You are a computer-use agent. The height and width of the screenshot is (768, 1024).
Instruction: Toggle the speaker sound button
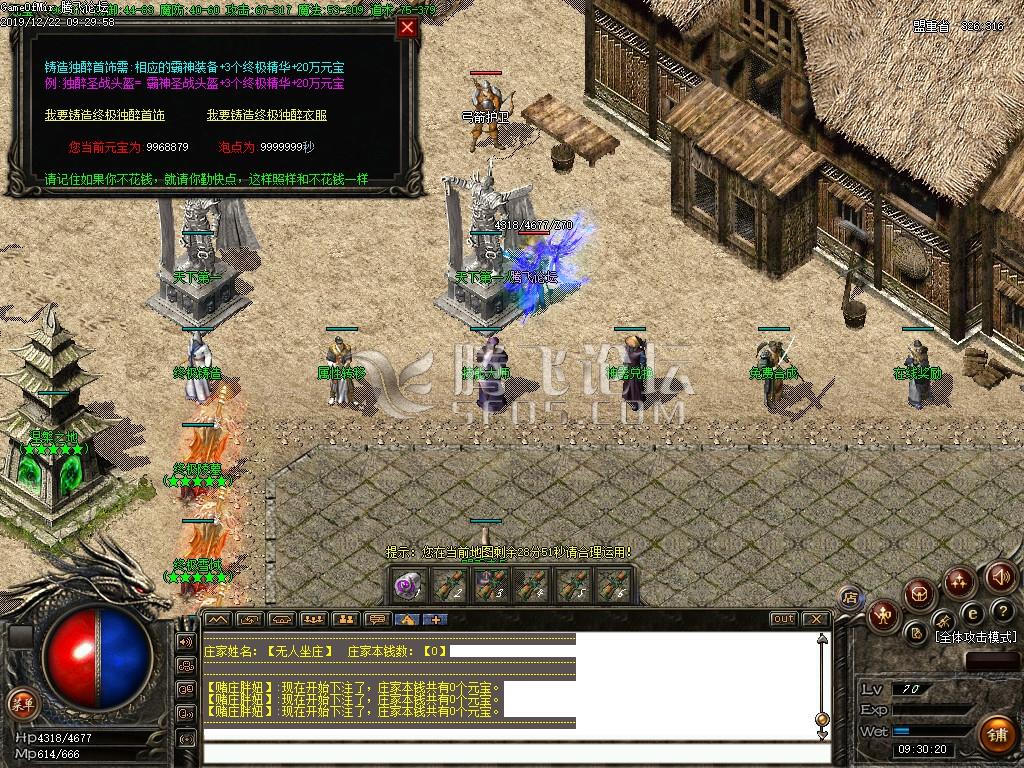pyautogui.click(x=1001, y=577)
